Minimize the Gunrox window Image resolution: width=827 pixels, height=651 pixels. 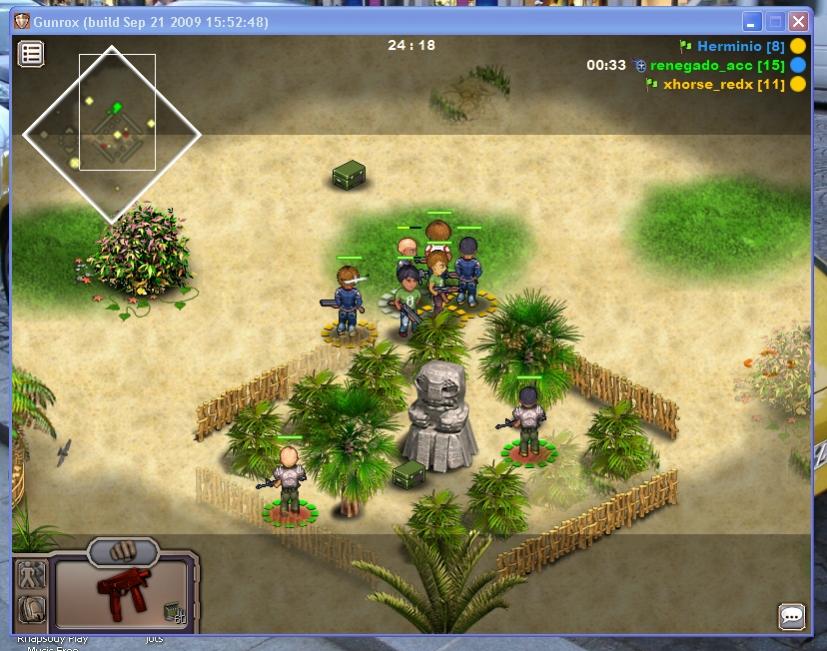tap(752, 21)
